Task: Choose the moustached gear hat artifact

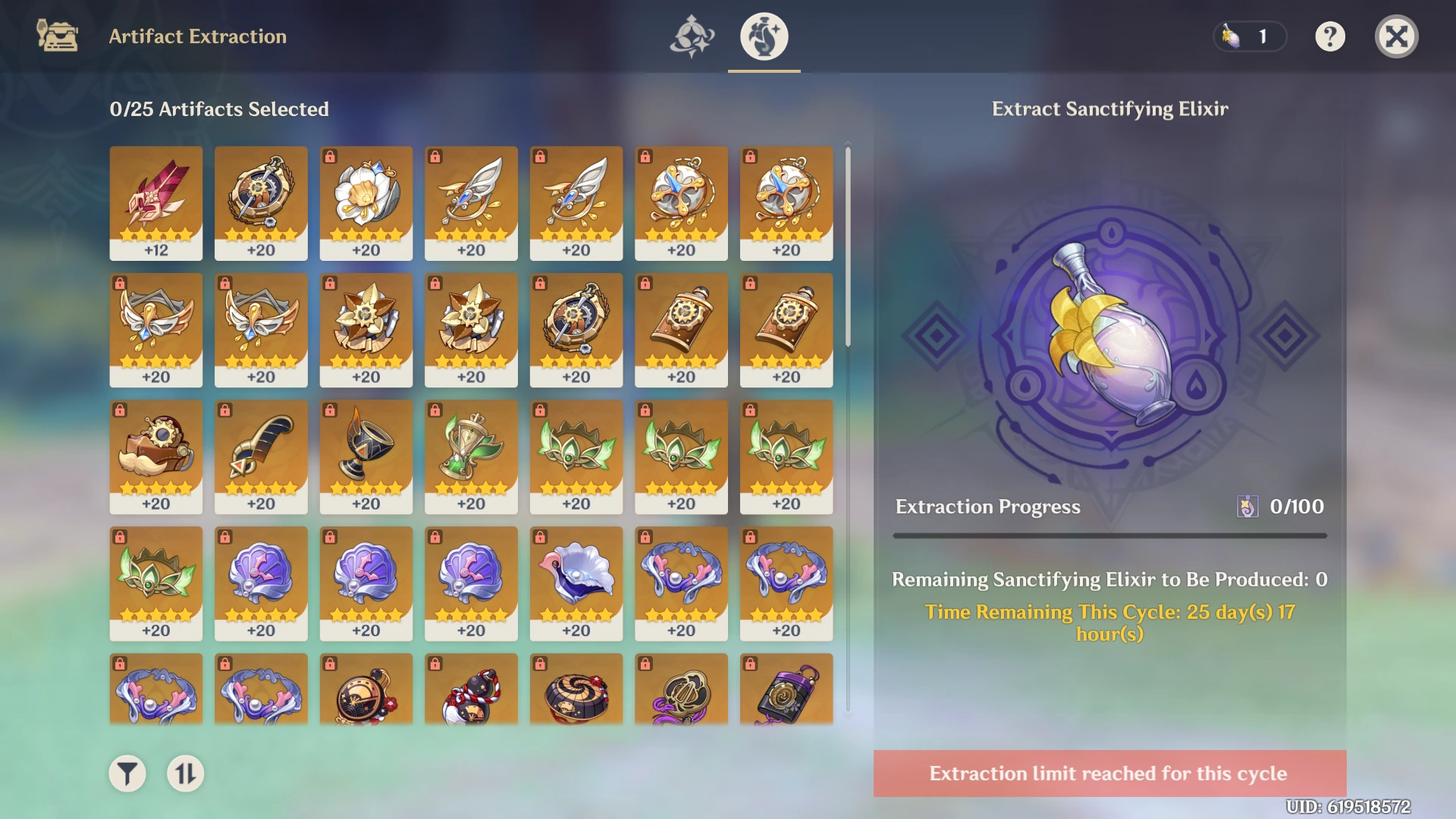Action: pyautogui.click(x=156, y=457)
